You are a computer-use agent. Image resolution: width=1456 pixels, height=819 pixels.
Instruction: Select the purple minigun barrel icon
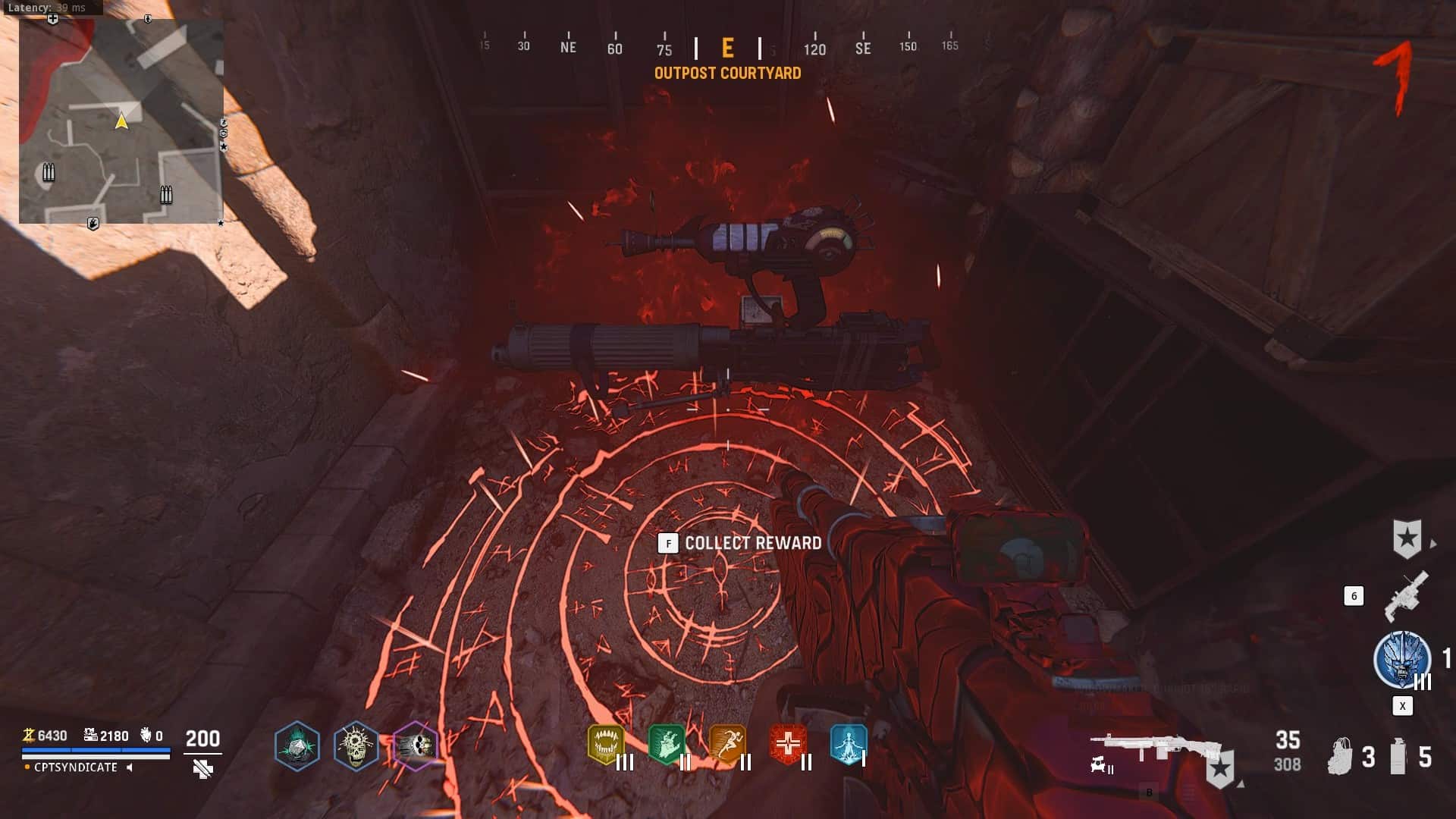coord(415,745)
